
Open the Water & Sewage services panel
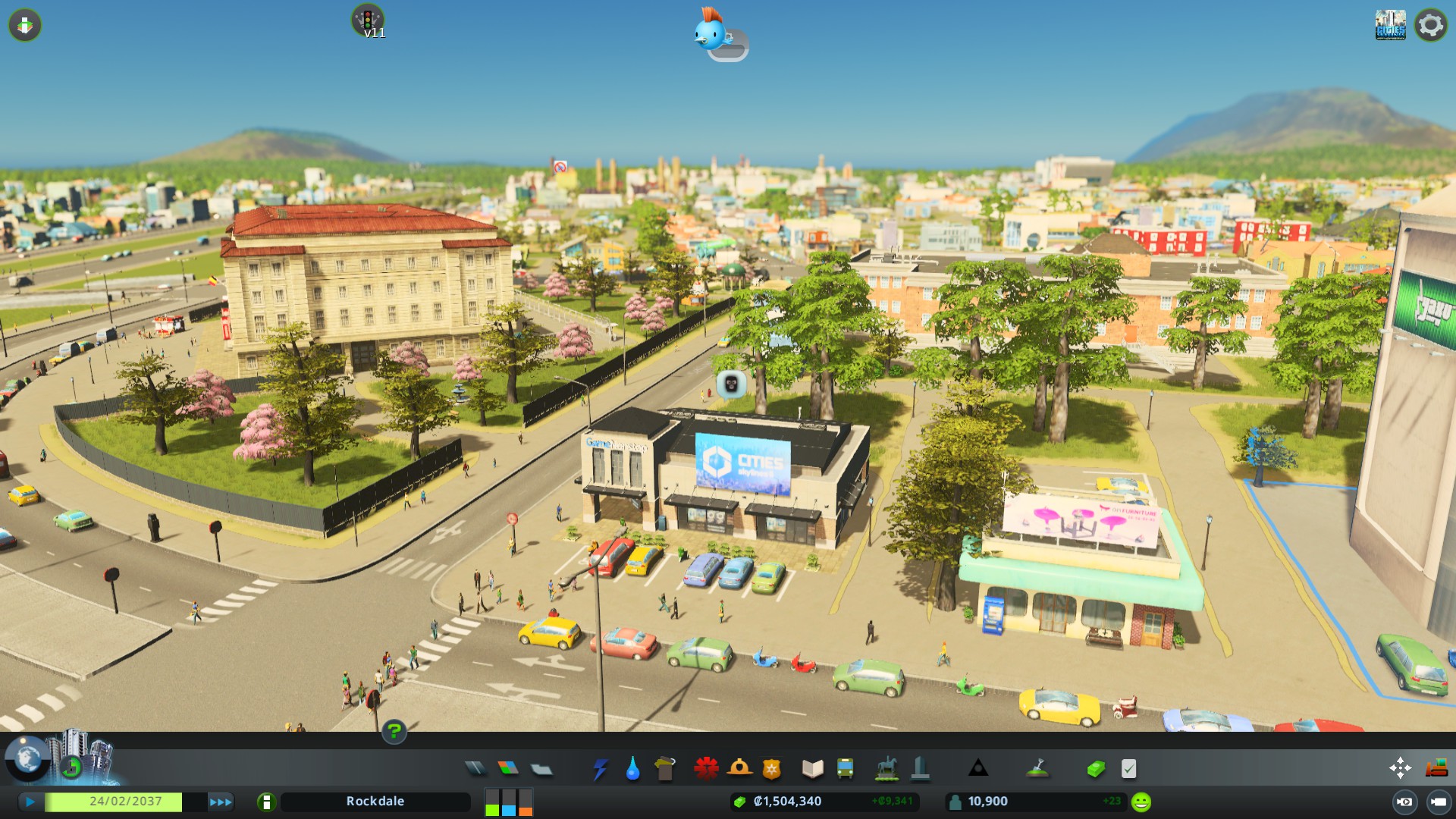click(633, 768)
